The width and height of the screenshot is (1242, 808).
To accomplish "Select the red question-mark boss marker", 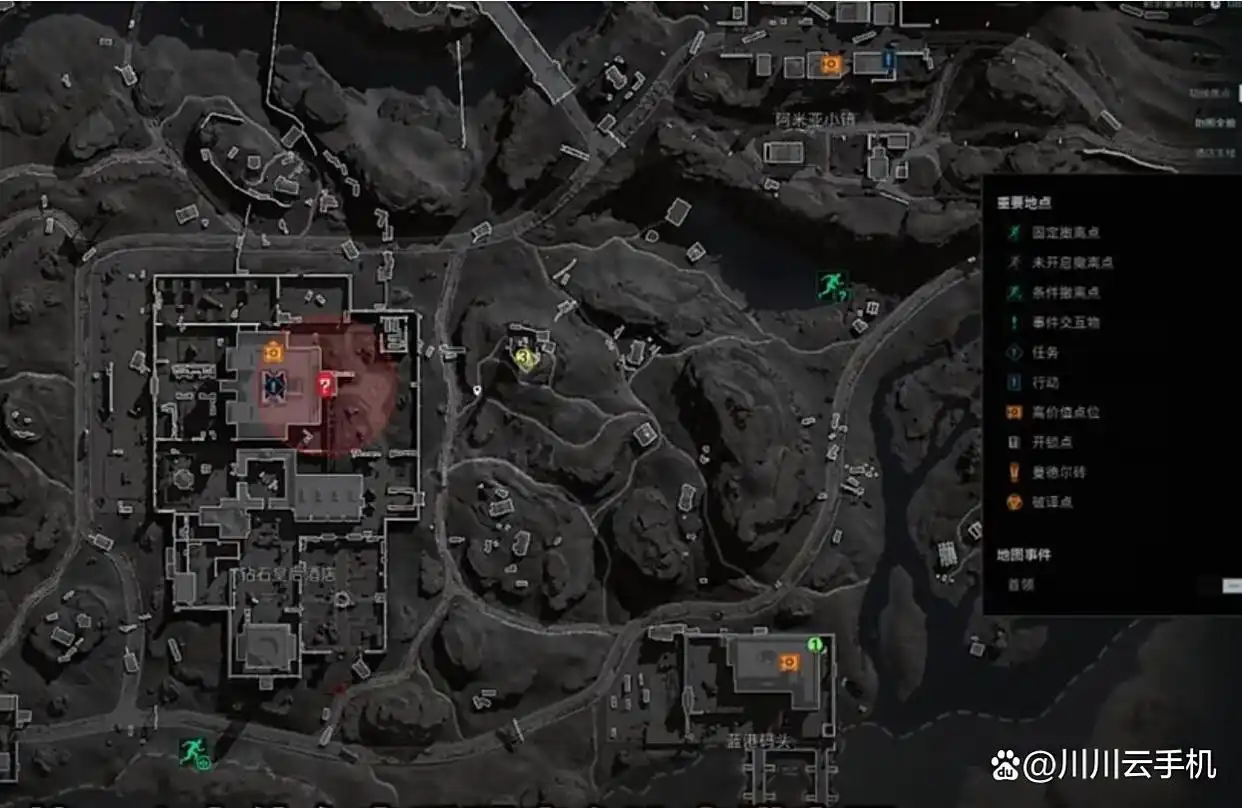I will pos(325,385).
